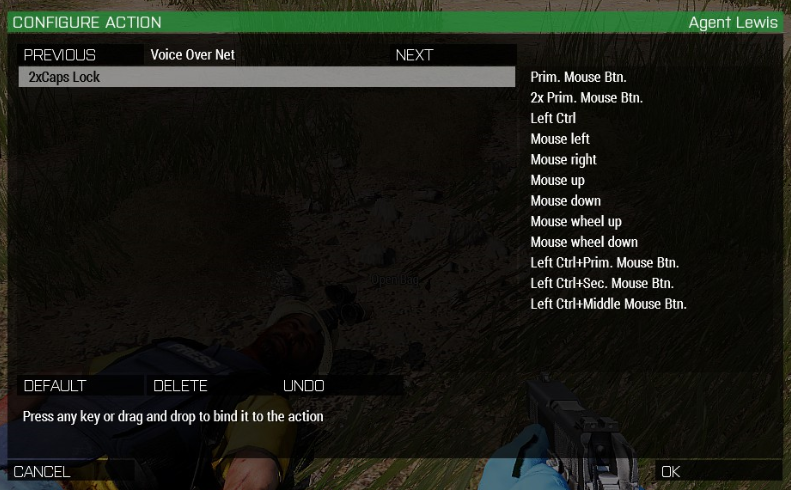The image size is (791, 490).
Task: Select the Prim. Mouse Btn. entry
Action: click(x=578, y=77)
